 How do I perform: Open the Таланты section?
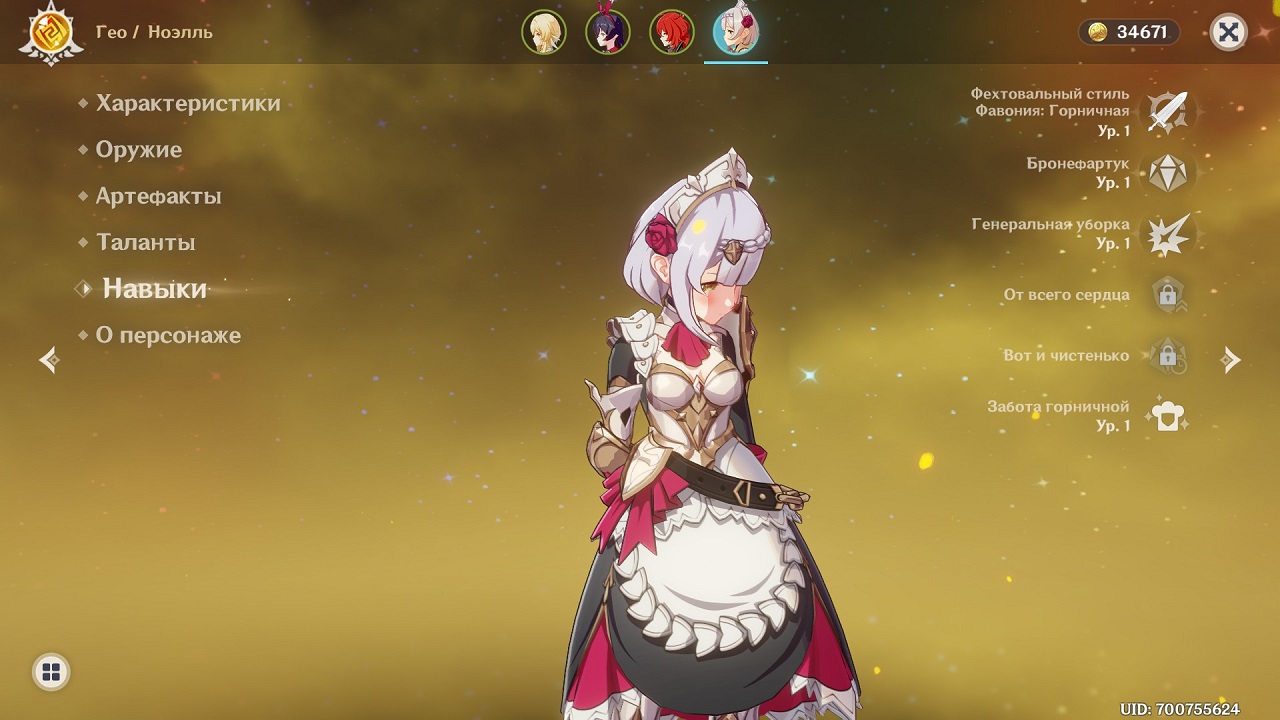pos(145,242)
